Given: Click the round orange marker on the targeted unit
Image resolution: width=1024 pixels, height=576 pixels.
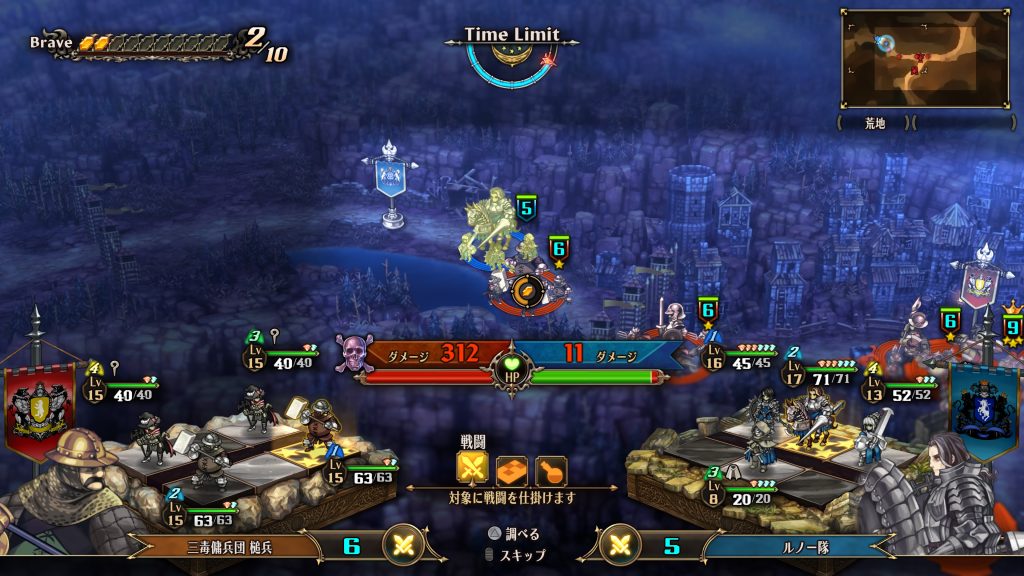Looking at the screenshot, I should point(527,291).
